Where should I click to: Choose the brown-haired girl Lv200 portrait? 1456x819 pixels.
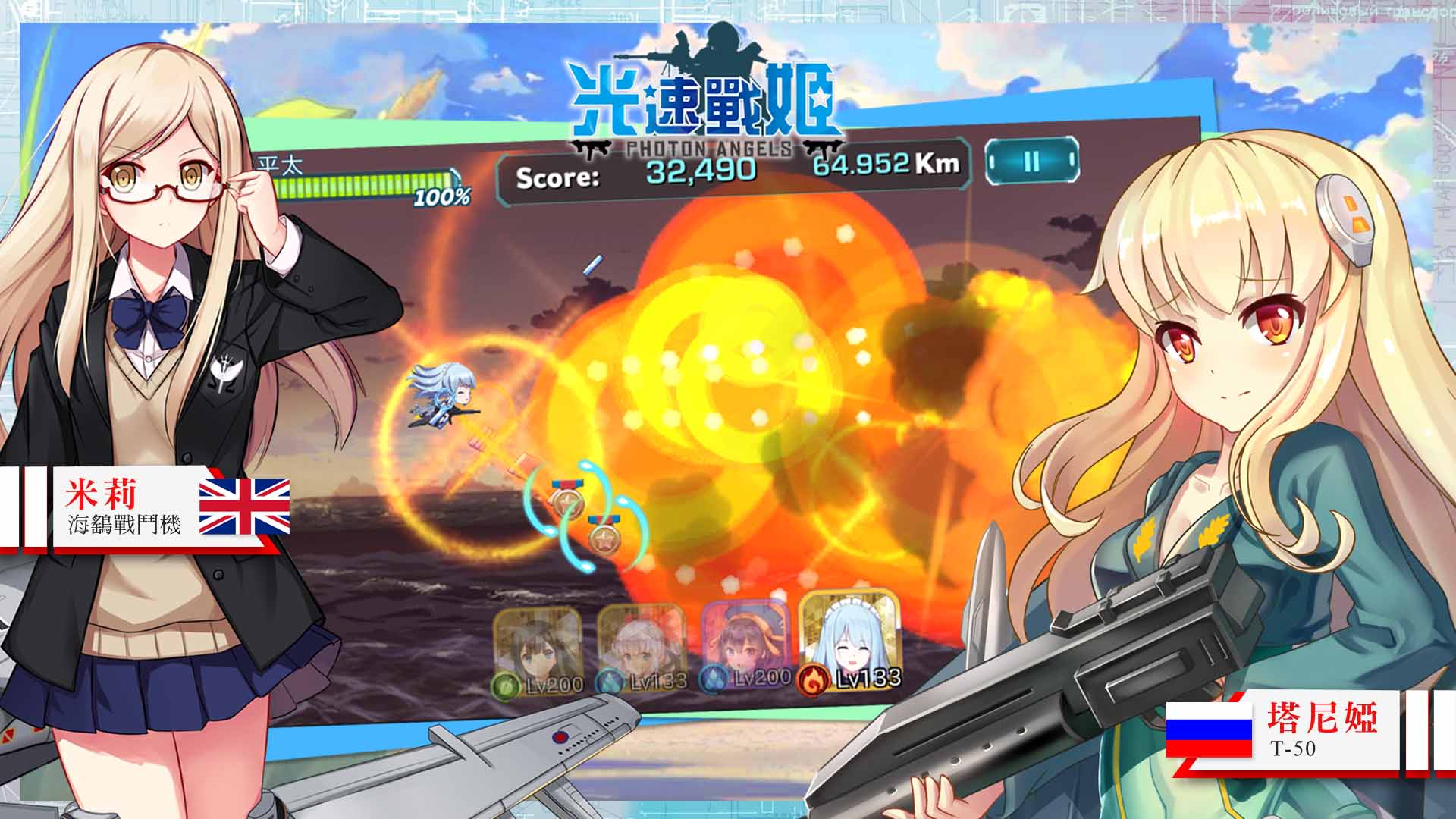click(x=538, y=648)
